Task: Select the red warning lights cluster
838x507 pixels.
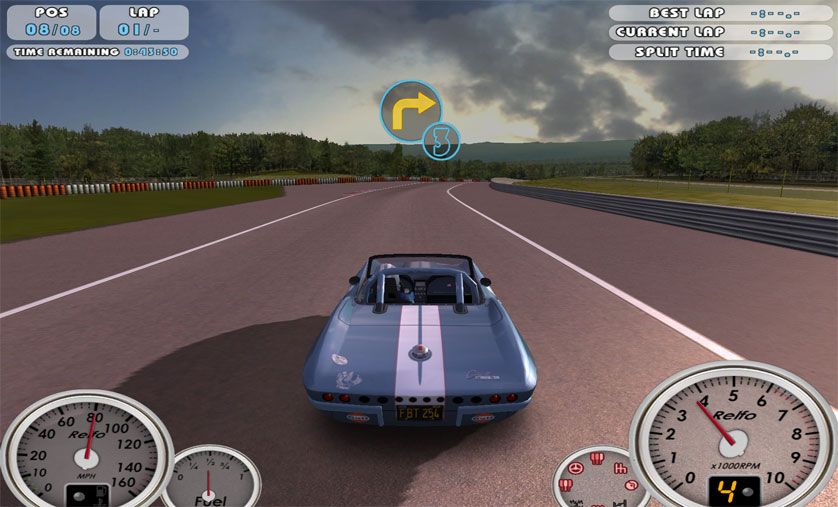Action: click(x=600, y=480)
